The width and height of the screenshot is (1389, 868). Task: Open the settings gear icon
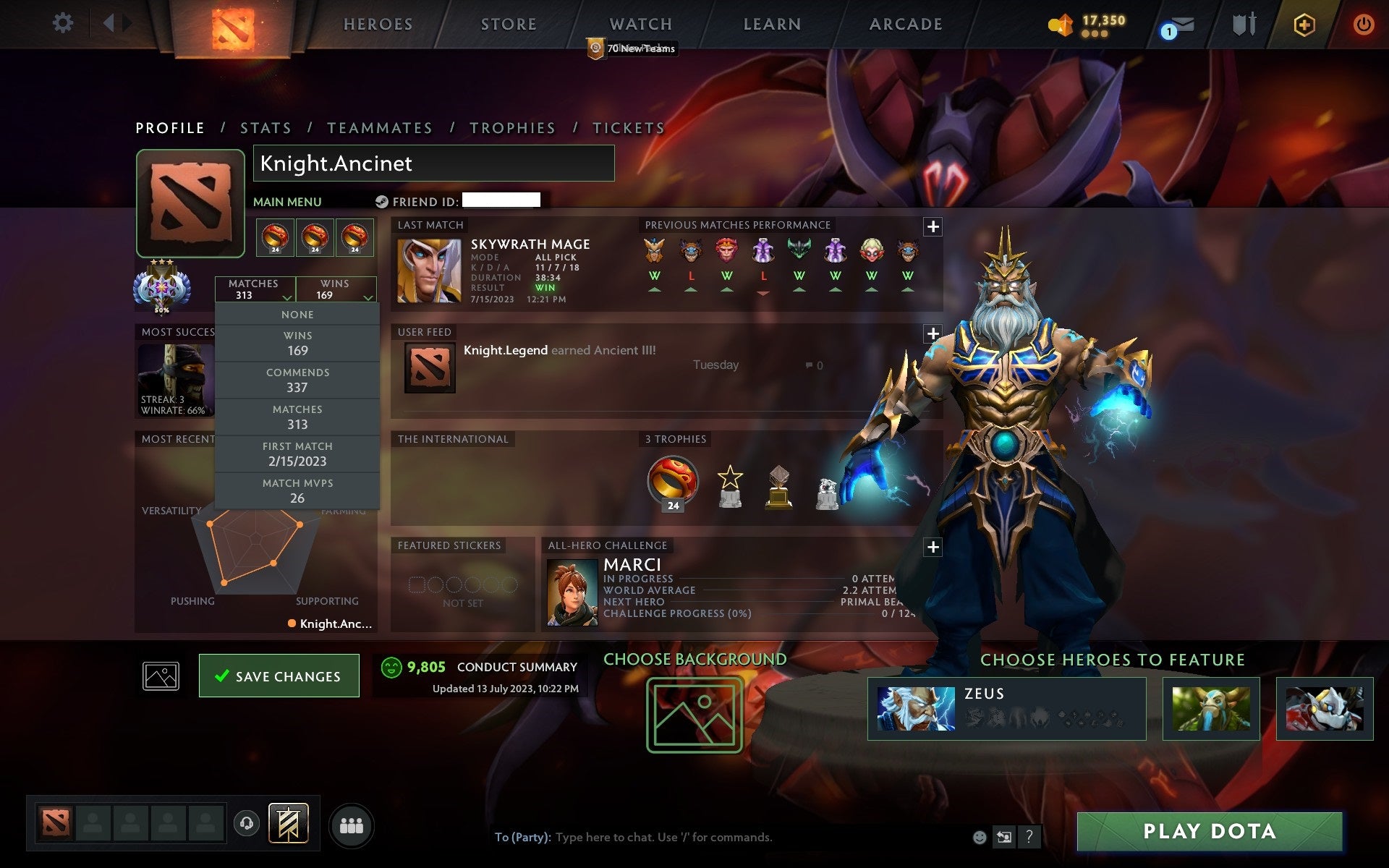point(64,24)
